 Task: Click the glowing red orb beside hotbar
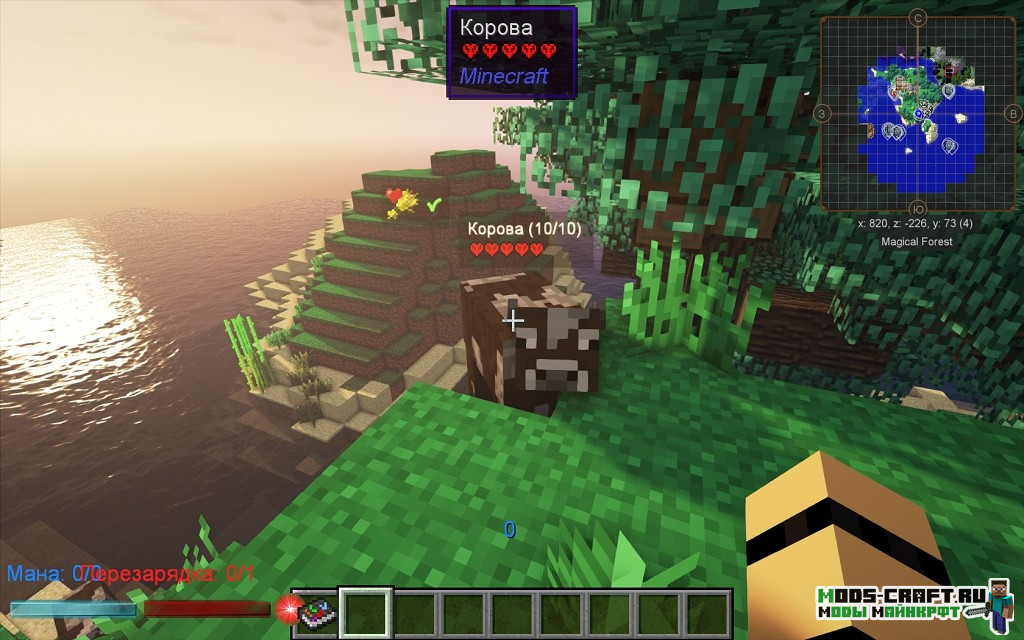click(x=288, y=608)
